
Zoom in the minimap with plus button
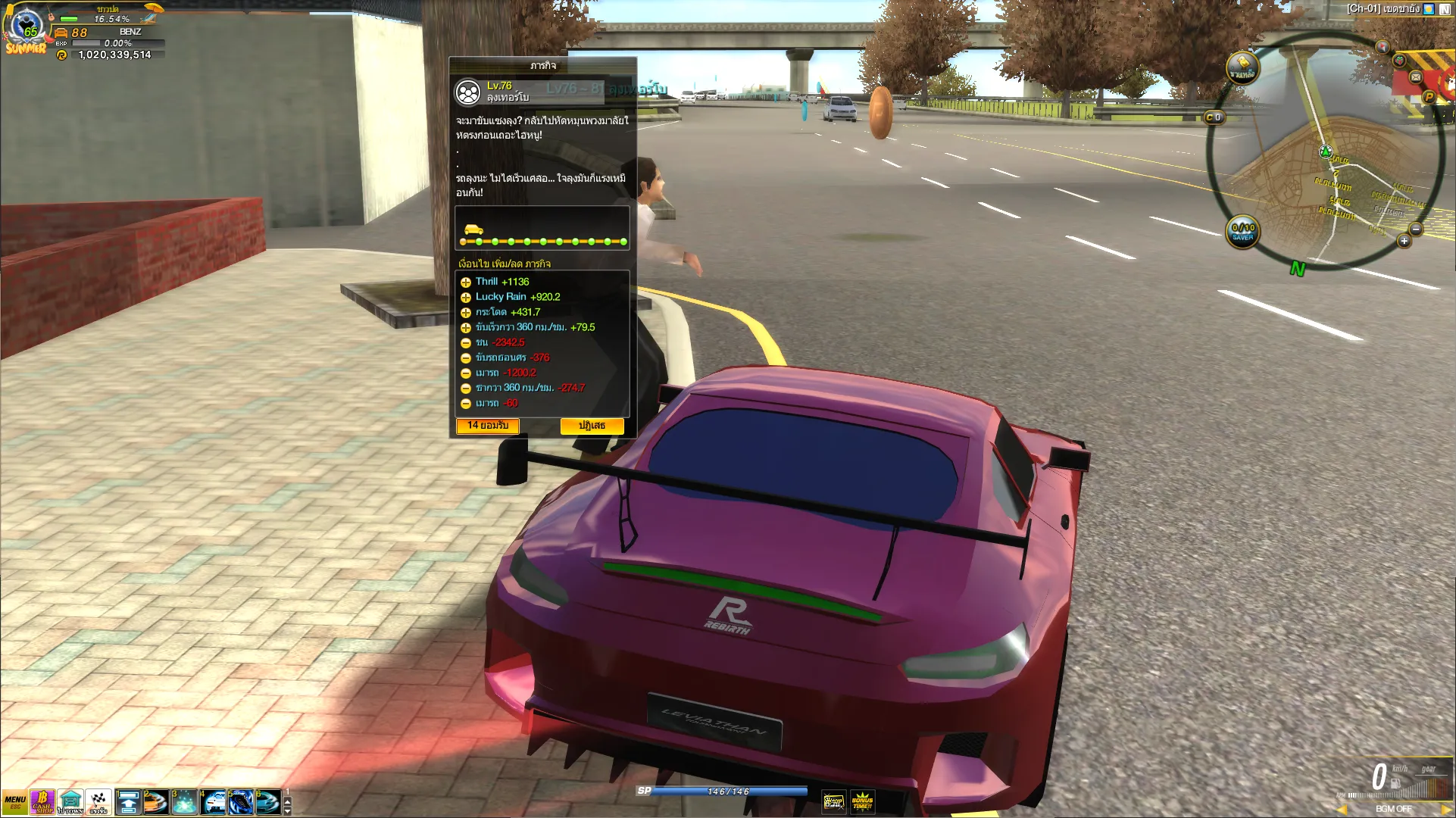click(x=1404, y=241)
